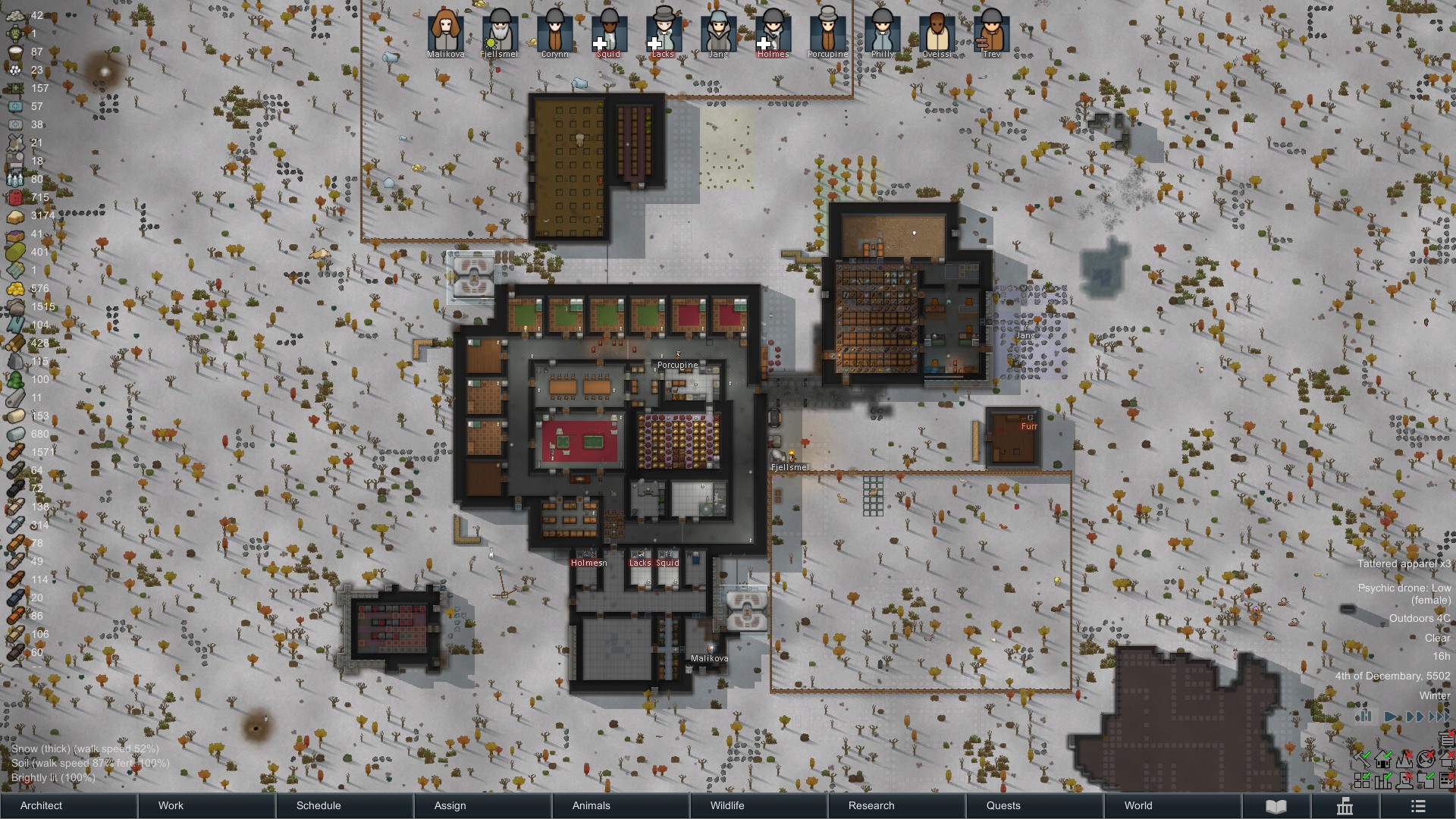Select triple-speed playback arrows
Viewport: 1456px width, 819px height.
tap(1439, 717)
